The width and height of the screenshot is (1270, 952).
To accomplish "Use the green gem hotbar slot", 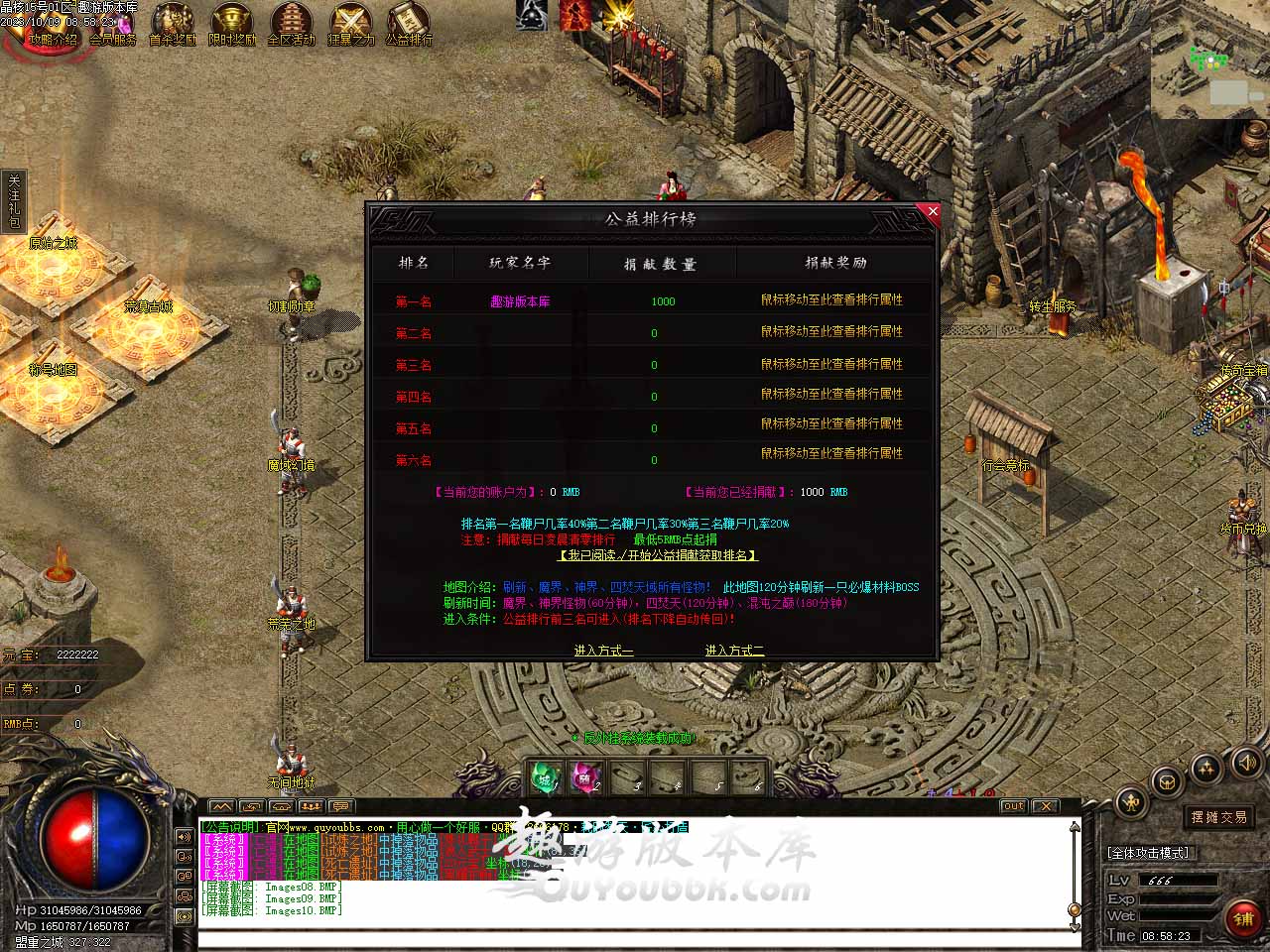I will (x=545, y=777).
